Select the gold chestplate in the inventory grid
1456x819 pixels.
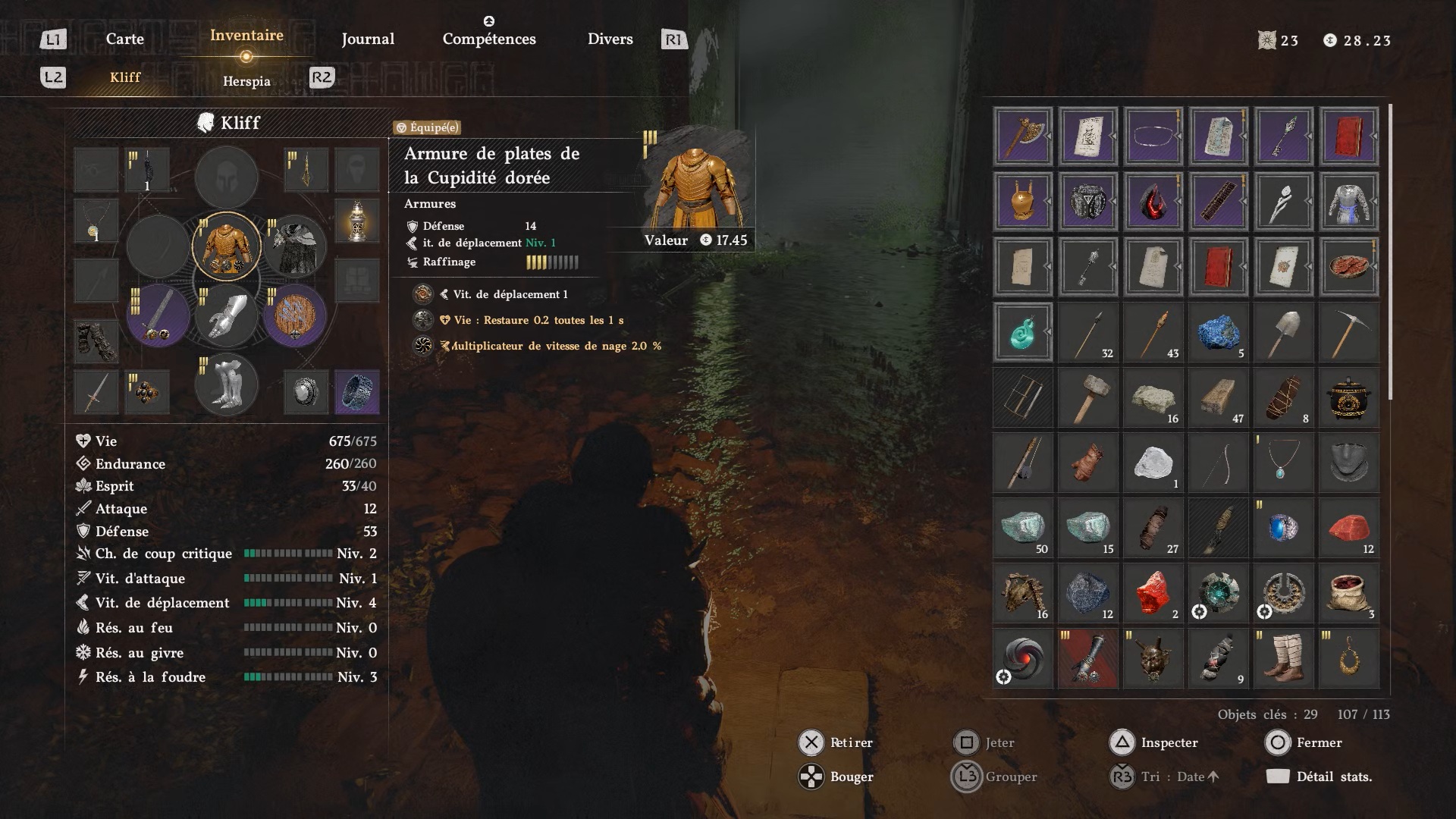pos(1023,202)
